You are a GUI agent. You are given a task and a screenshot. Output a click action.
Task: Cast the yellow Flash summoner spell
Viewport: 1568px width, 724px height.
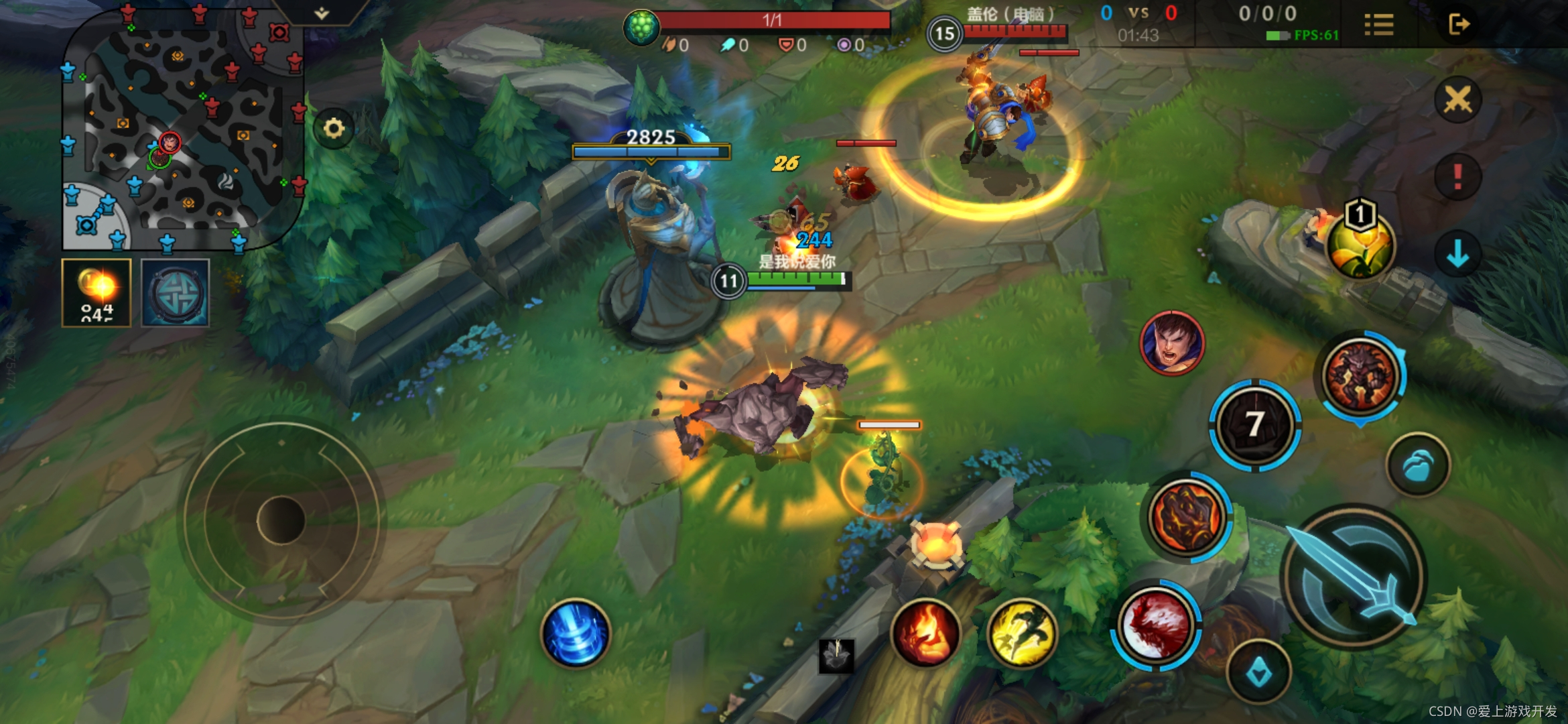click(1021, 633)
